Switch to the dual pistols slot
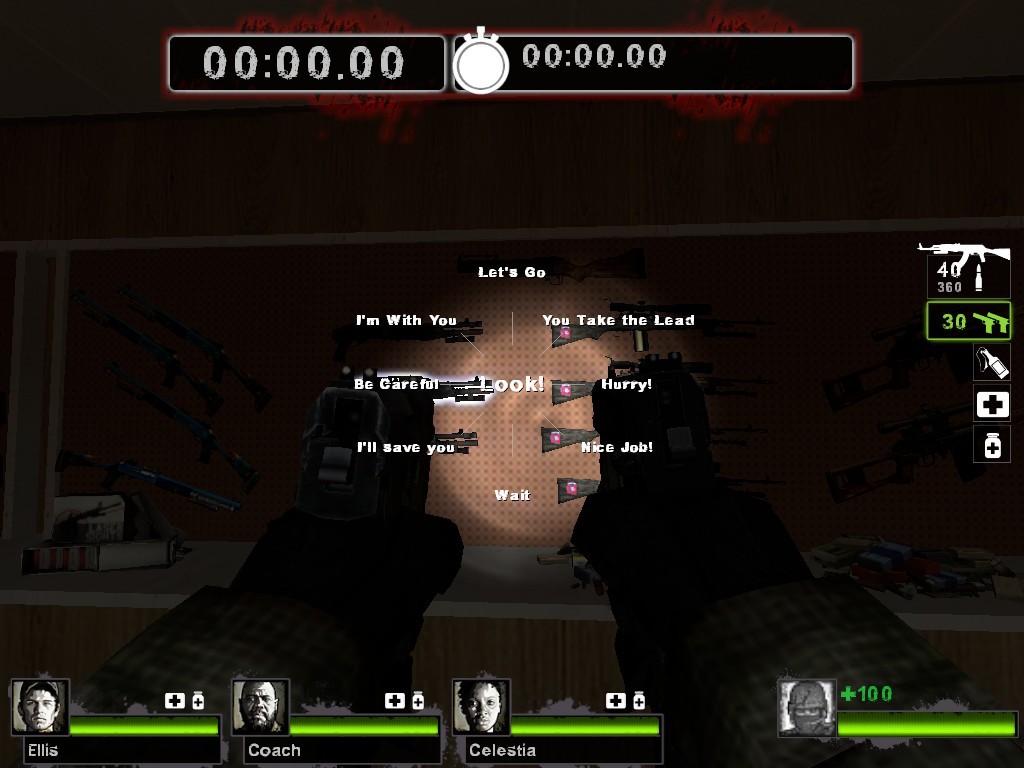The image size is (1024, 768). tap(968, 322)
